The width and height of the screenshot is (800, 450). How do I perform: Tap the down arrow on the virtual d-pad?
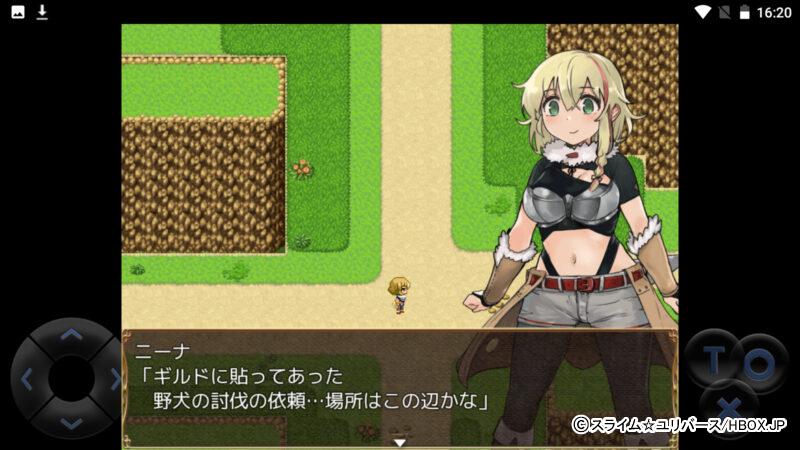click(x=70, y=423)
